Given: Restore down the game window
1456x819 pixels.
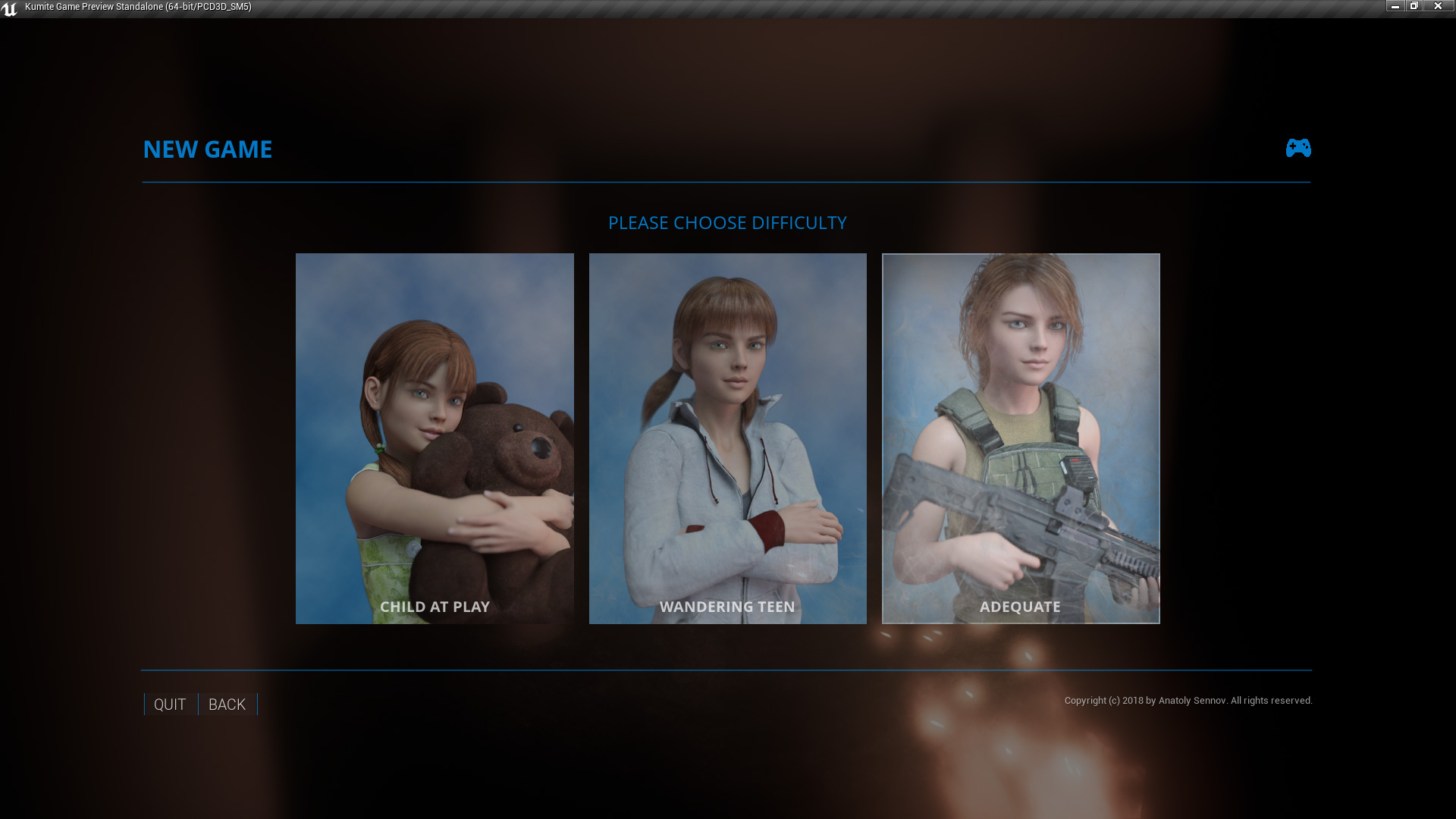Looking at the screenshot, I should coord(1414,6).
